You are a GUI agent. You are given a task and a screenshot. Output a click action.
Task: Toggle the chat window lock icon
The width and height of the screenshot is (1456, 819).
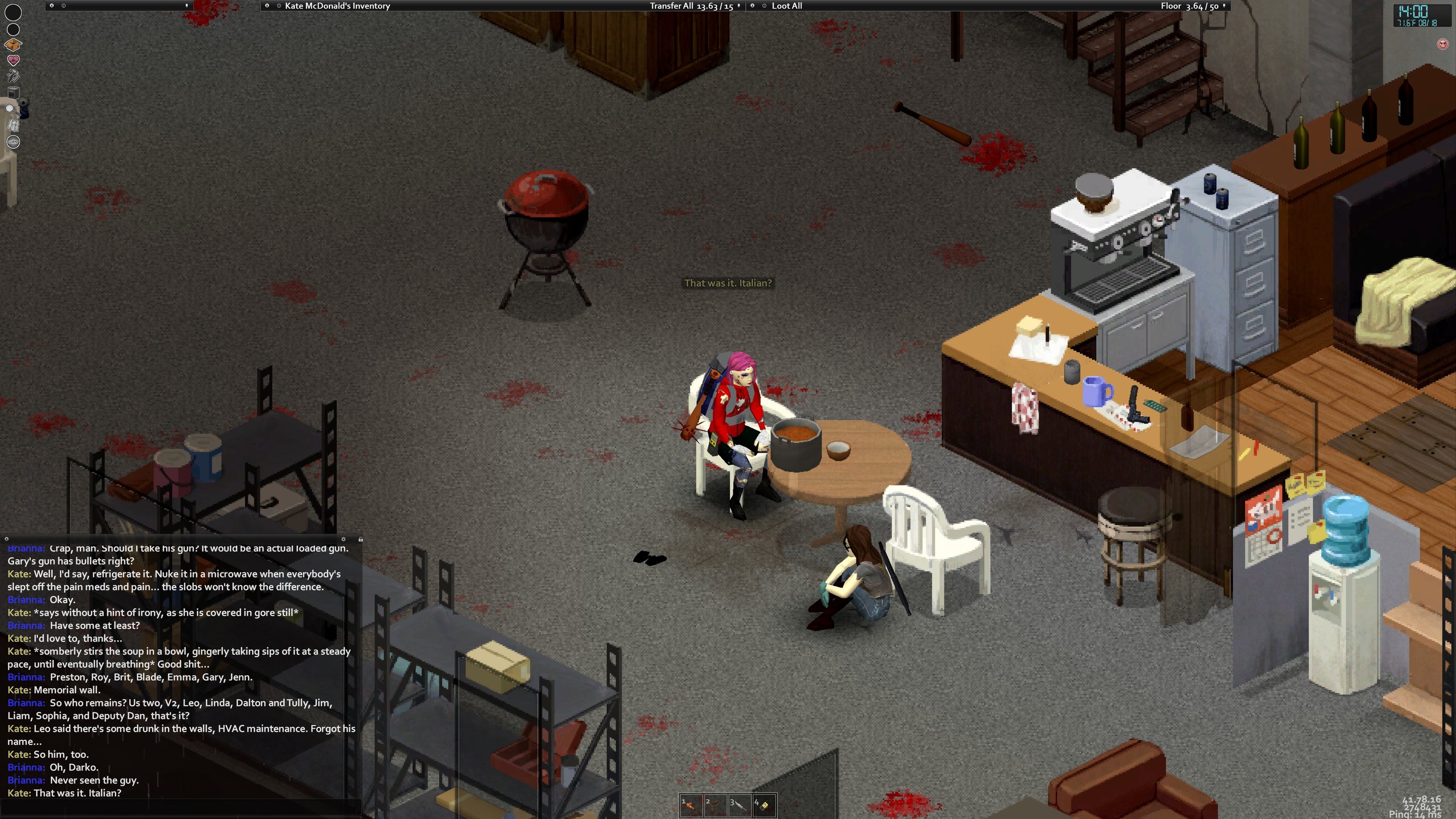pyautogui.click(x=360, y=539)
